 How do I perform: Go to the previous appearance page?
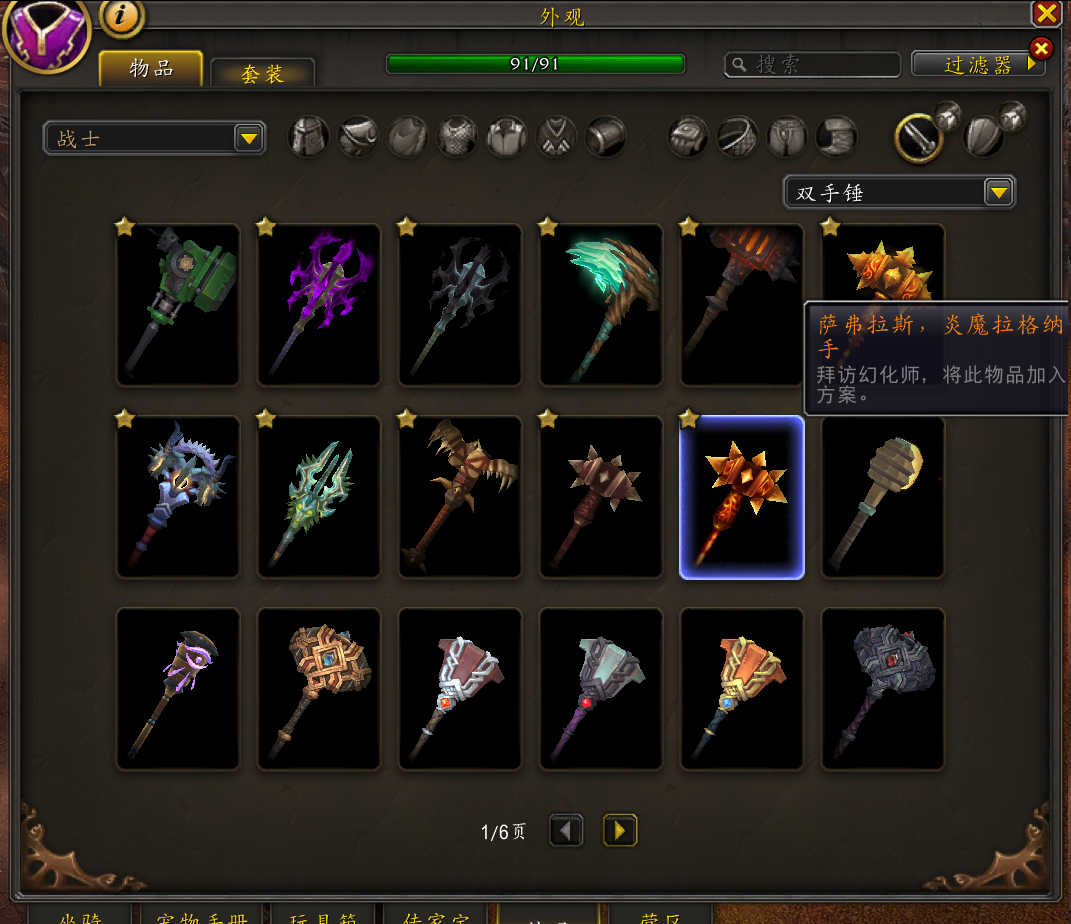point(567,830)
